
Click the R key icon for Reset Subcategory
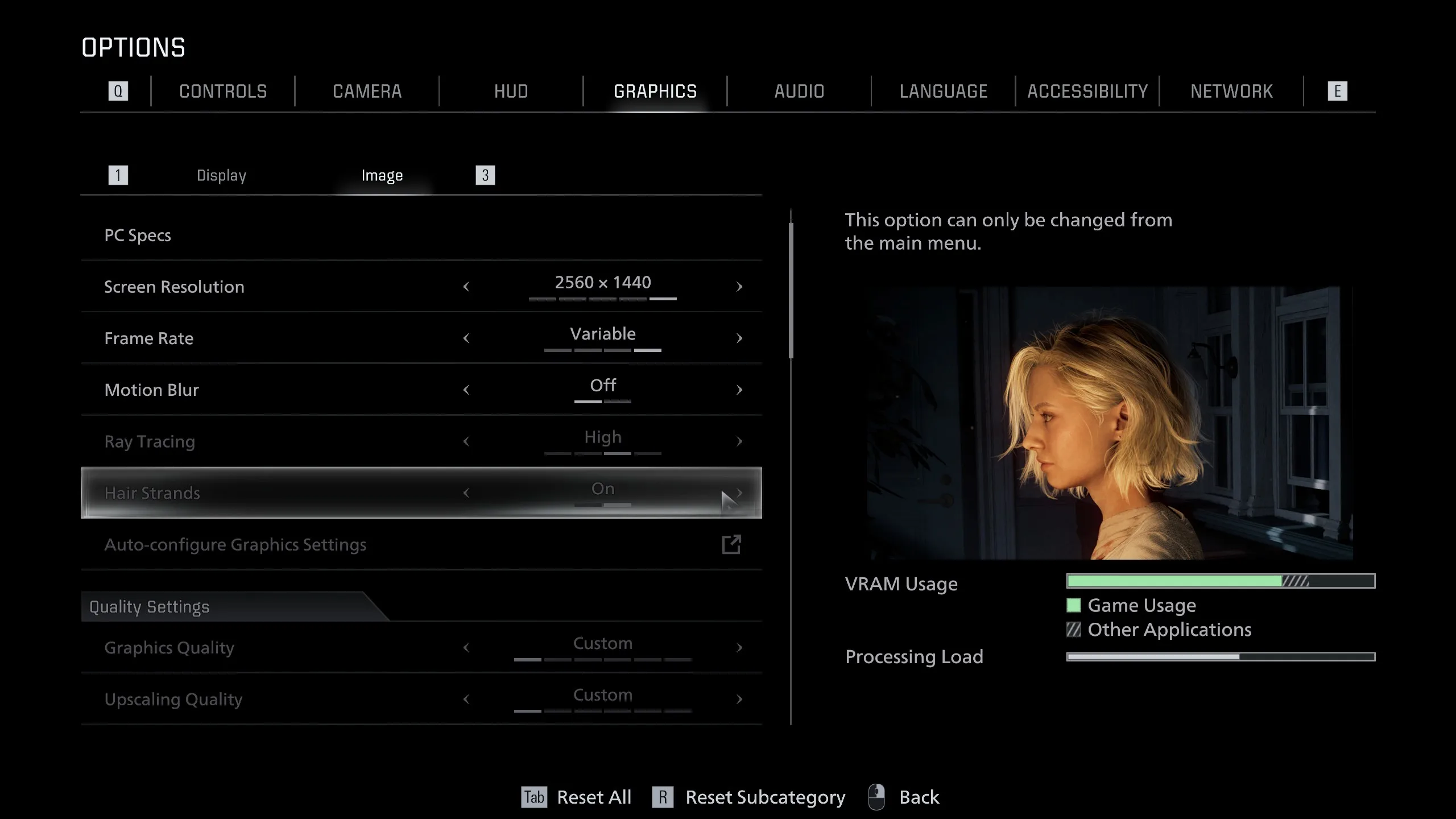point(662,797)
